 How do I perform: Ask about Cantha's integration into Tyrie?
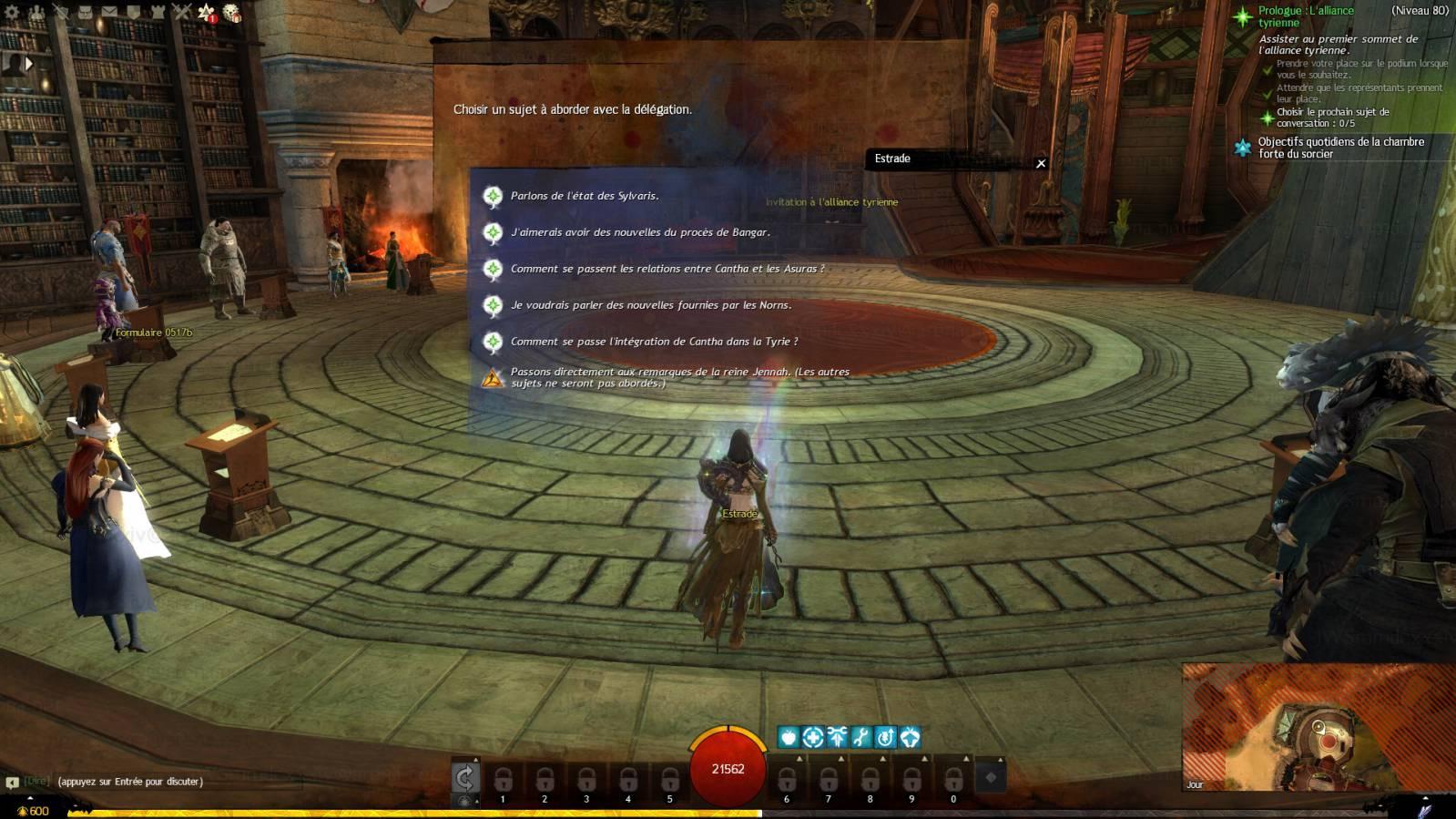[654, 342]
